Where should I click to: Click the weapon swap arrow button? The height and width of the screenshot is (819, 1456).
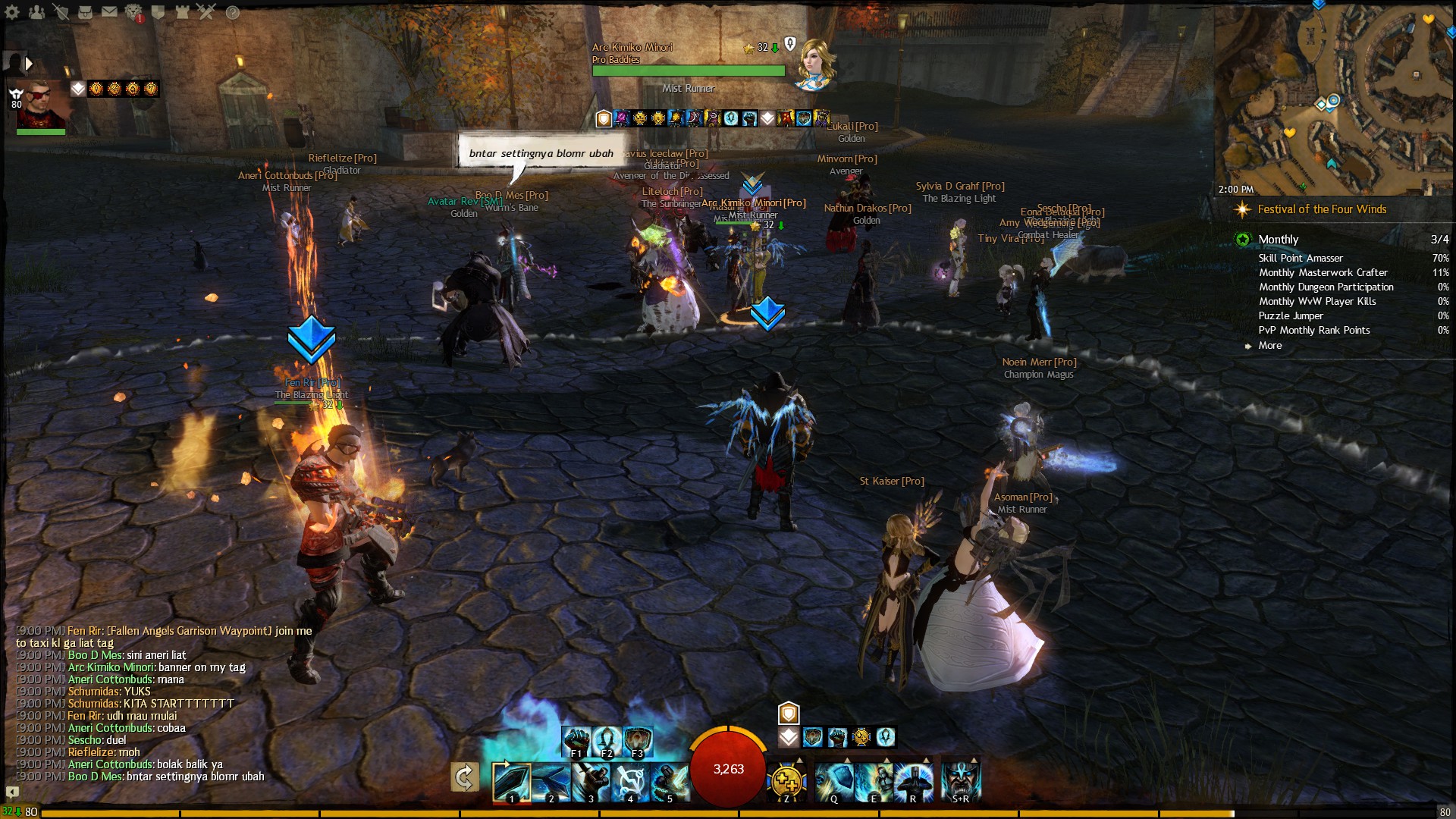[x=464, y=777]
